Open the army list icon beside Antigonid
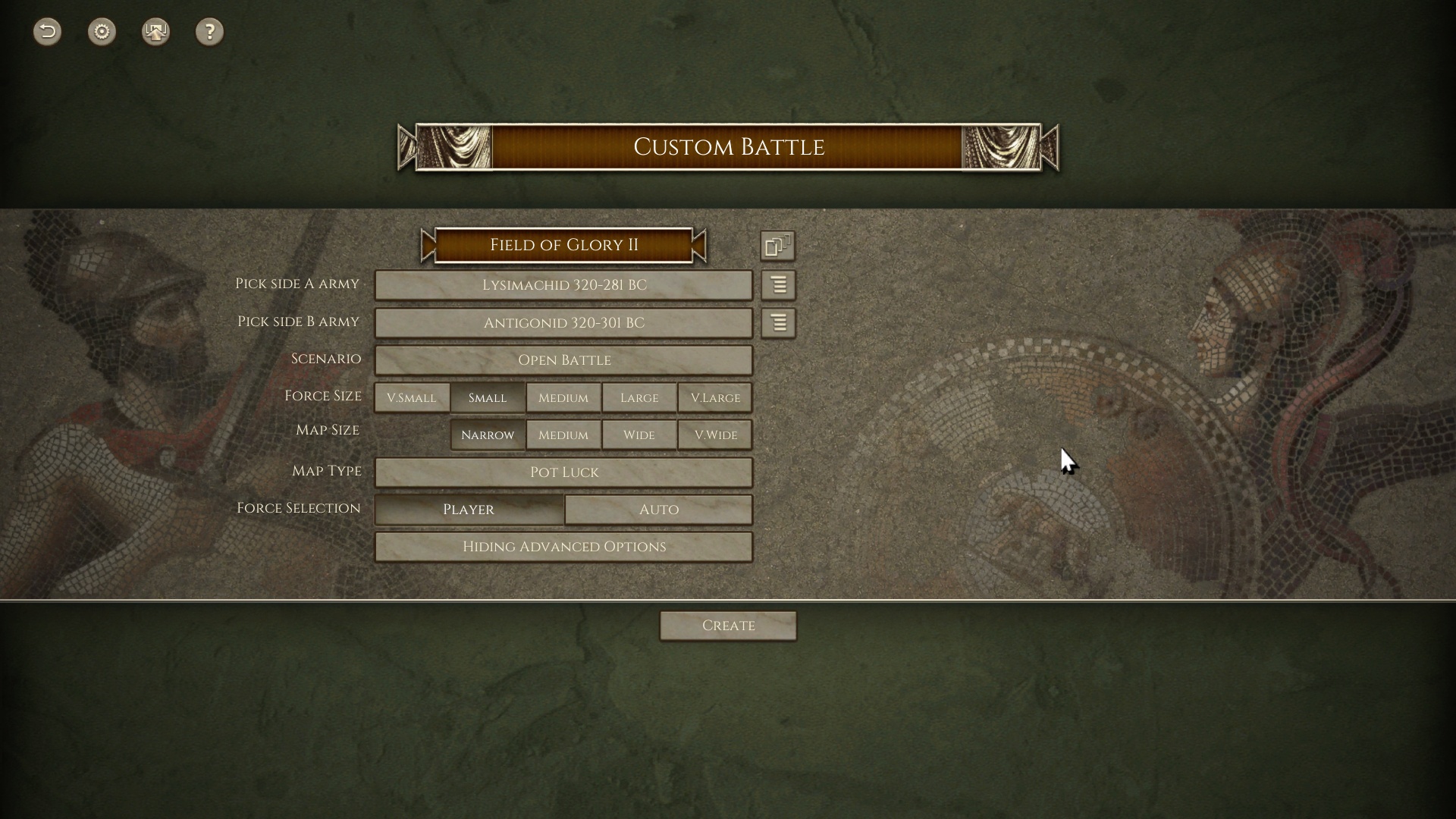Viewport: 1456px width, 819px height. 778,323
